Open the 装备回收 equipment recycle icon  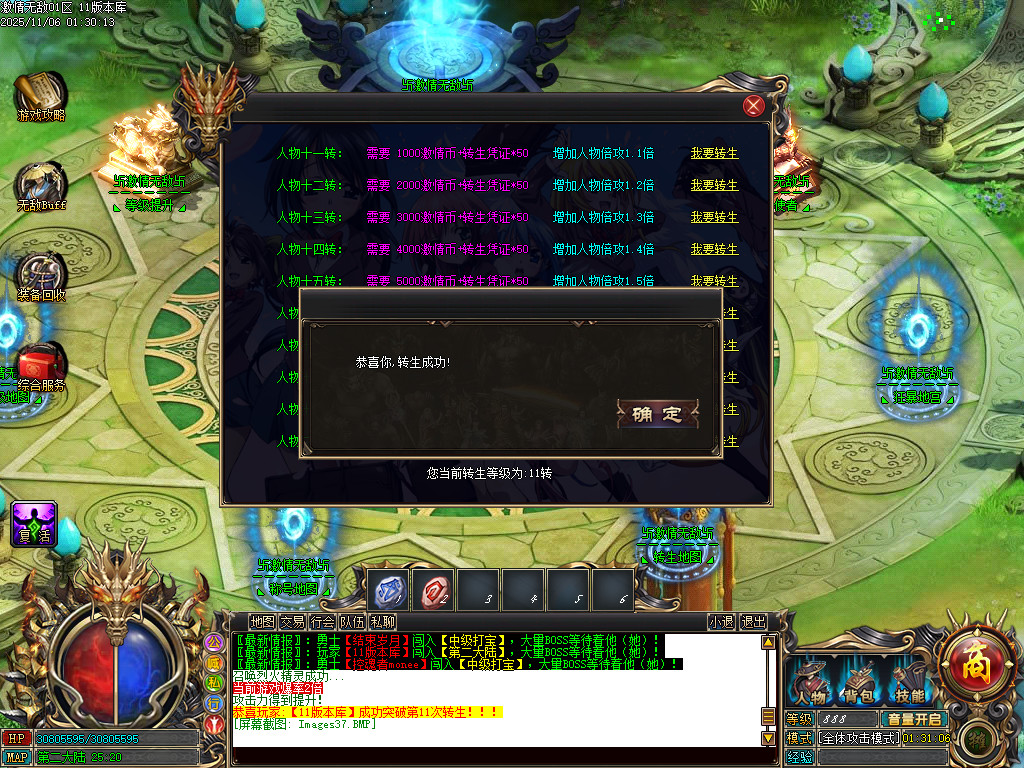41,274
